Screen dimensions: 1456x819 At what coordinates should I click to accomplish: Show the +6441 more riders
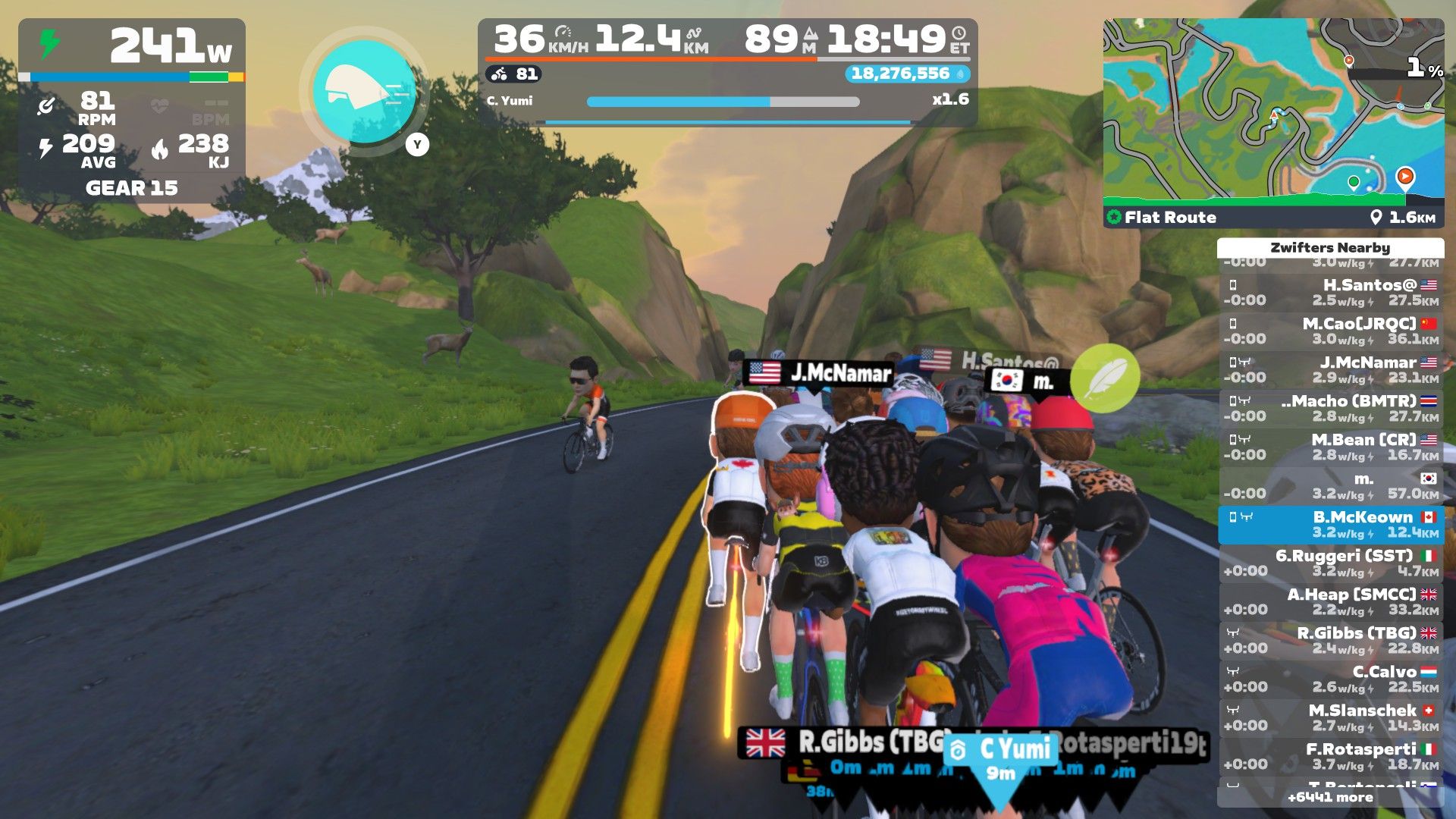[1330, 797]
